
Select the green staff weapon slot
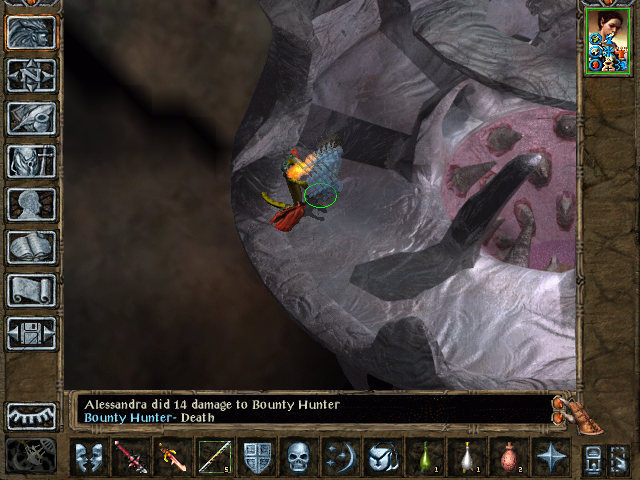click(x=214, y=457)
